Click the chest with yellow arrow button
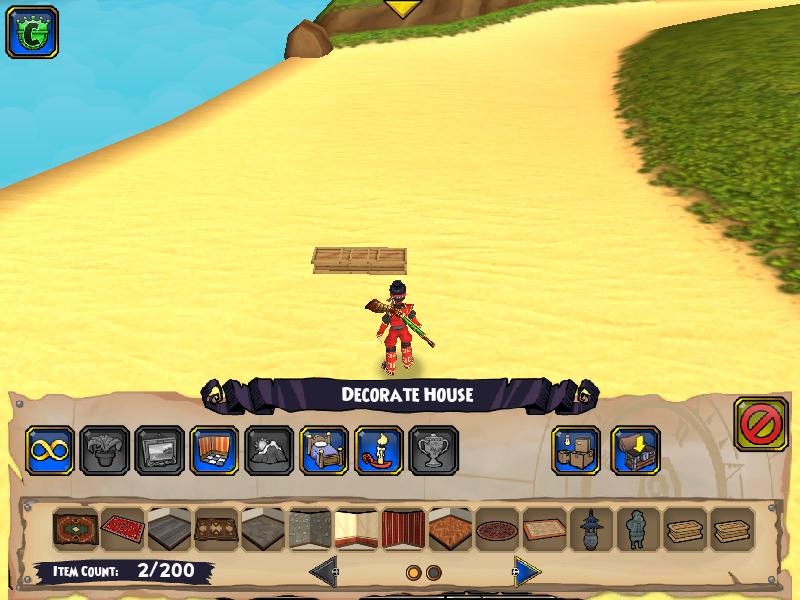800x600 pixels. coord(635,451)
